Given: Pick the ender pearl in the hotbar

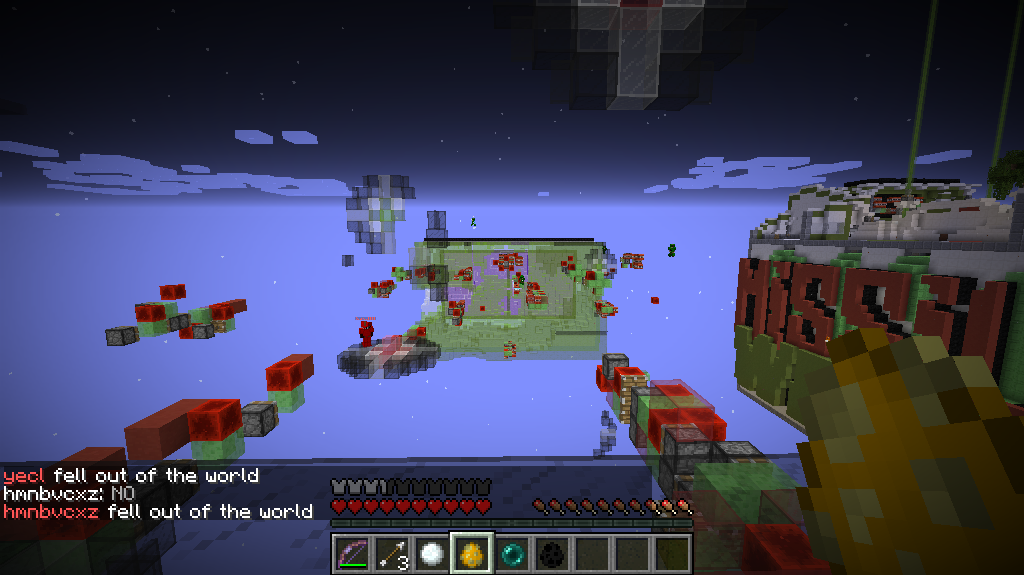Looking at the screenshot, I should coord(511,553).
